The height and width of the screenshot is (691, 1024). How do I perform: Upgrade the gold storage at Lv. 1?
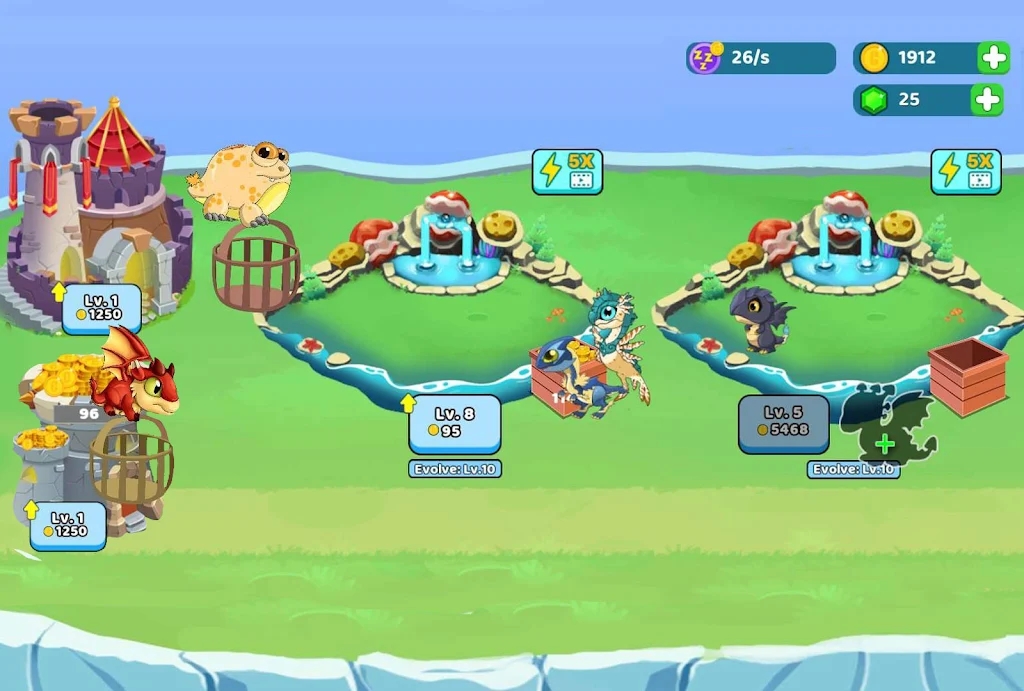[x=68, y=525]
